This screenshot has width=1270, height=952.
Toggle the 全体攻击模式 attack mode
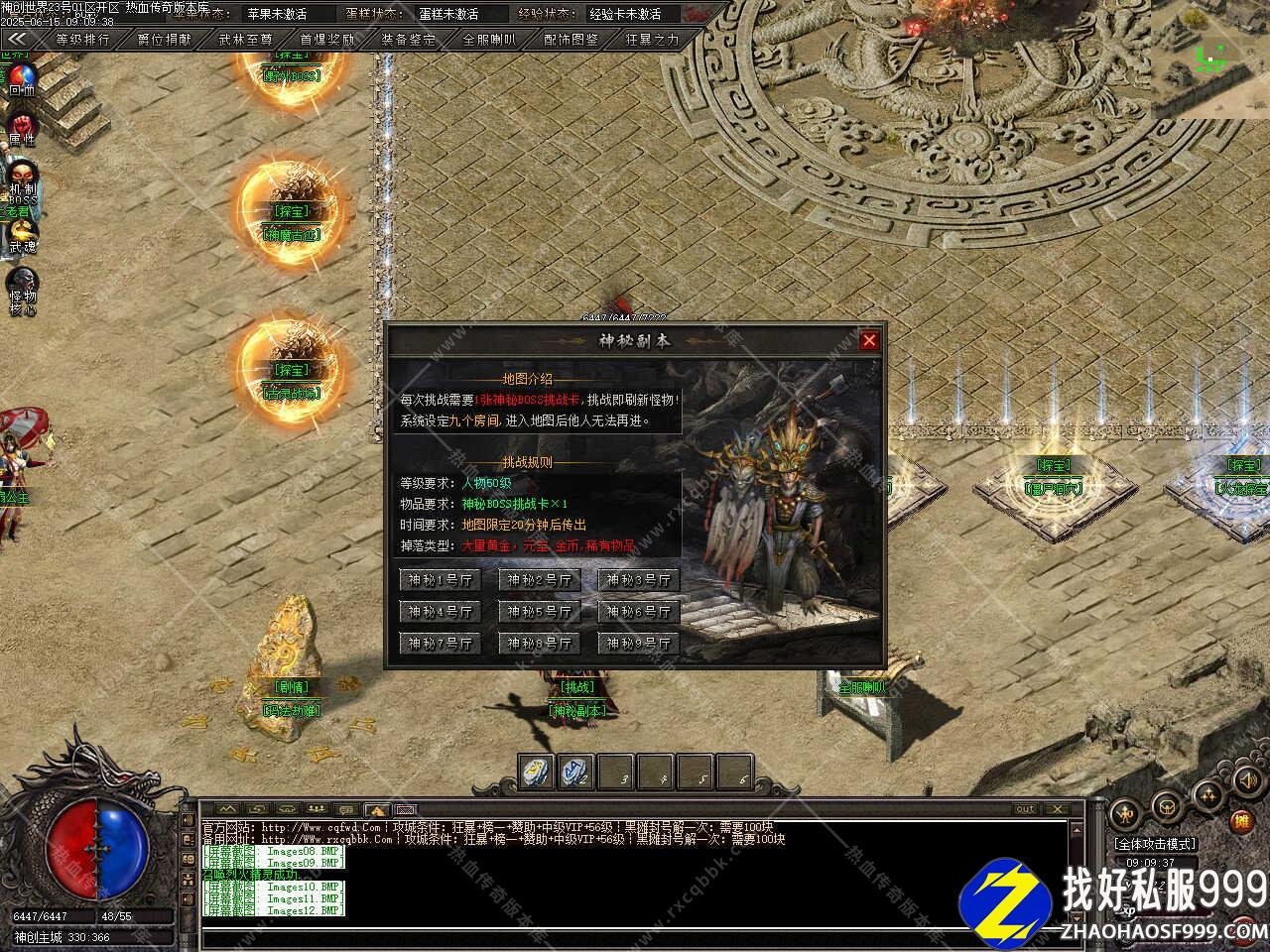click(x=1154, y=844)
